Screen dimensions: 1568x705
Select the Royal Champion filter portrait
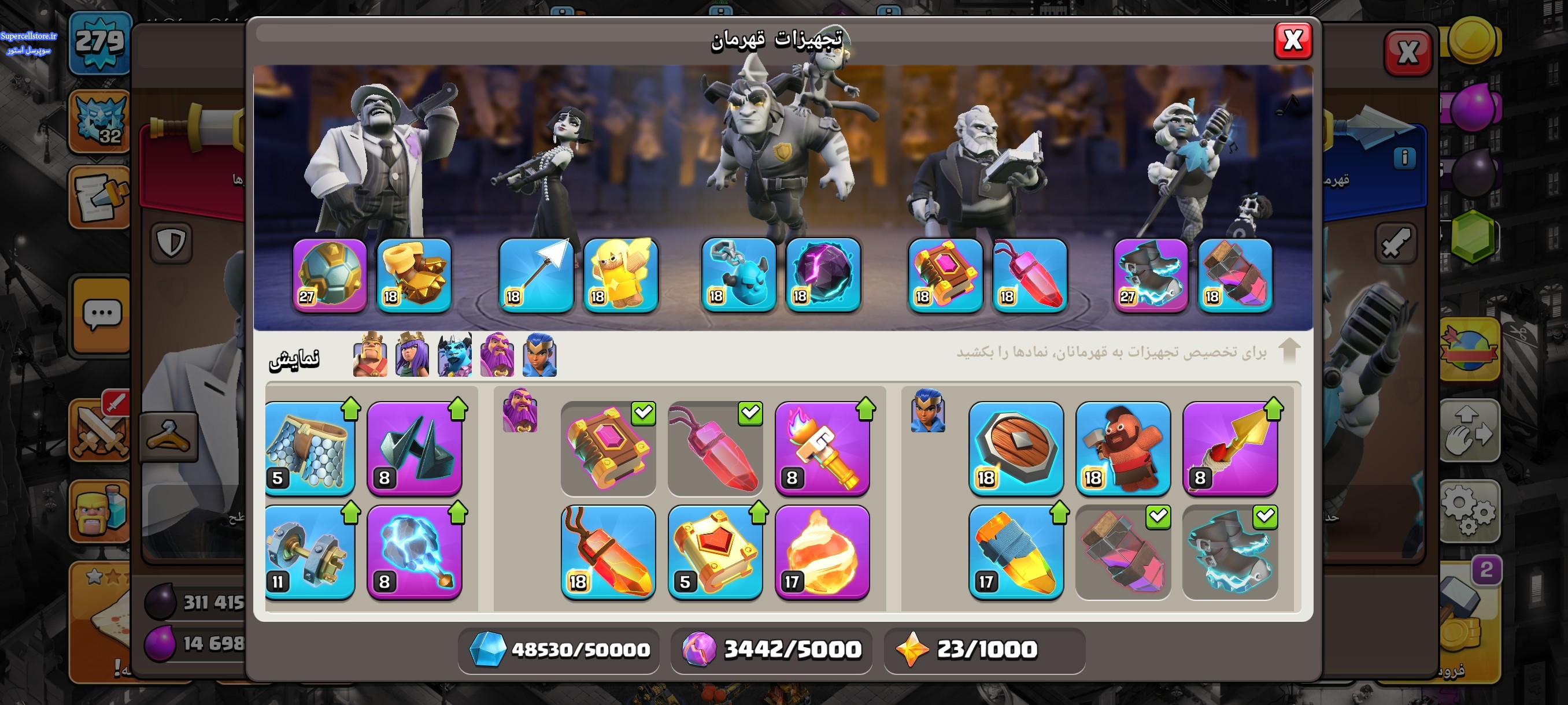pyautogui.click(x=539, y=355)
